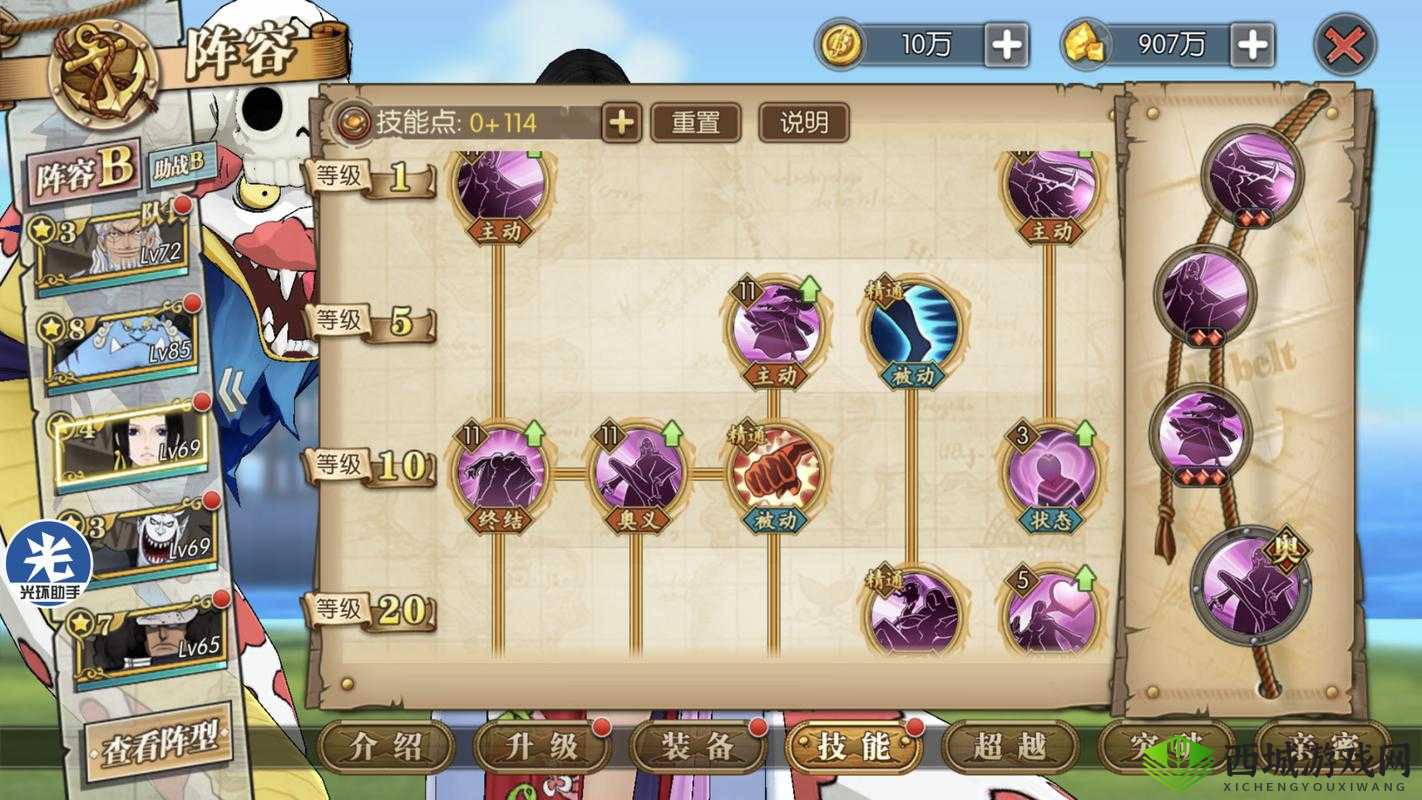The image size is (1422, 800).
Task: Choose the Lv85 blue fishman portrait
Action: tap(124, 346)
